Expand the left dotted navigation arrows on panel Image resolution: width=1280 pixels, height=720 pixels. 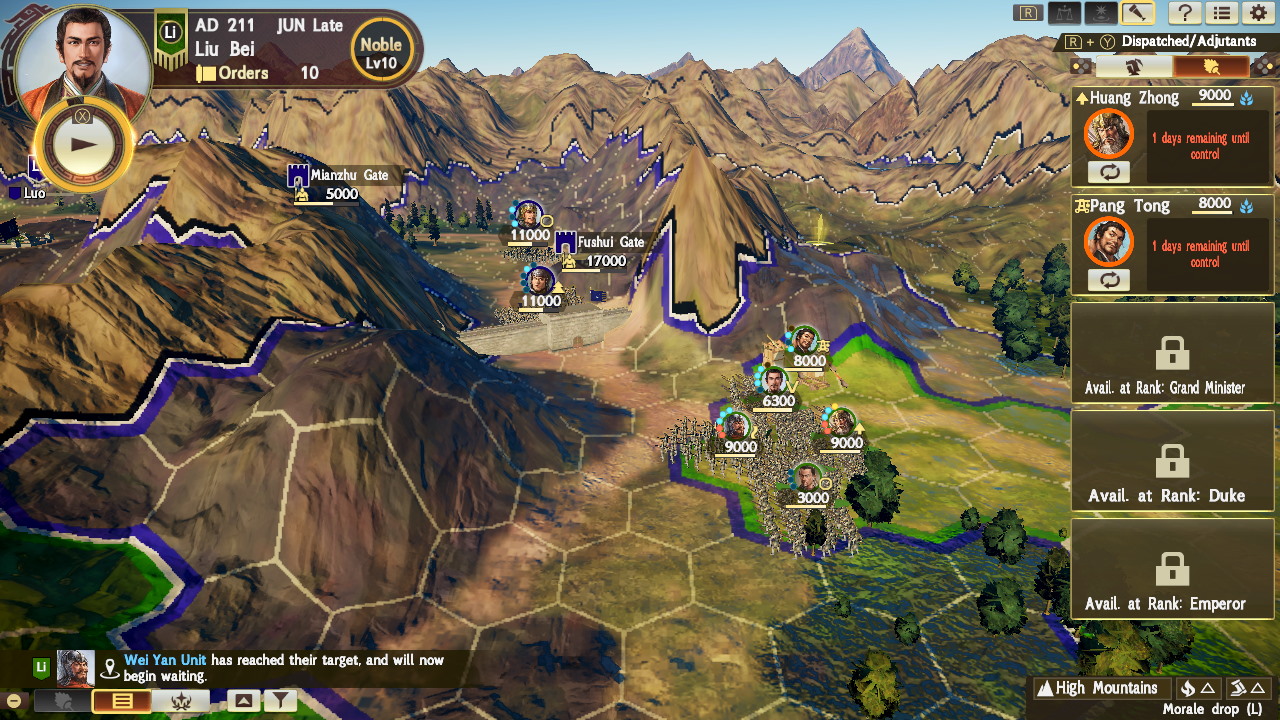[1081, 67]
